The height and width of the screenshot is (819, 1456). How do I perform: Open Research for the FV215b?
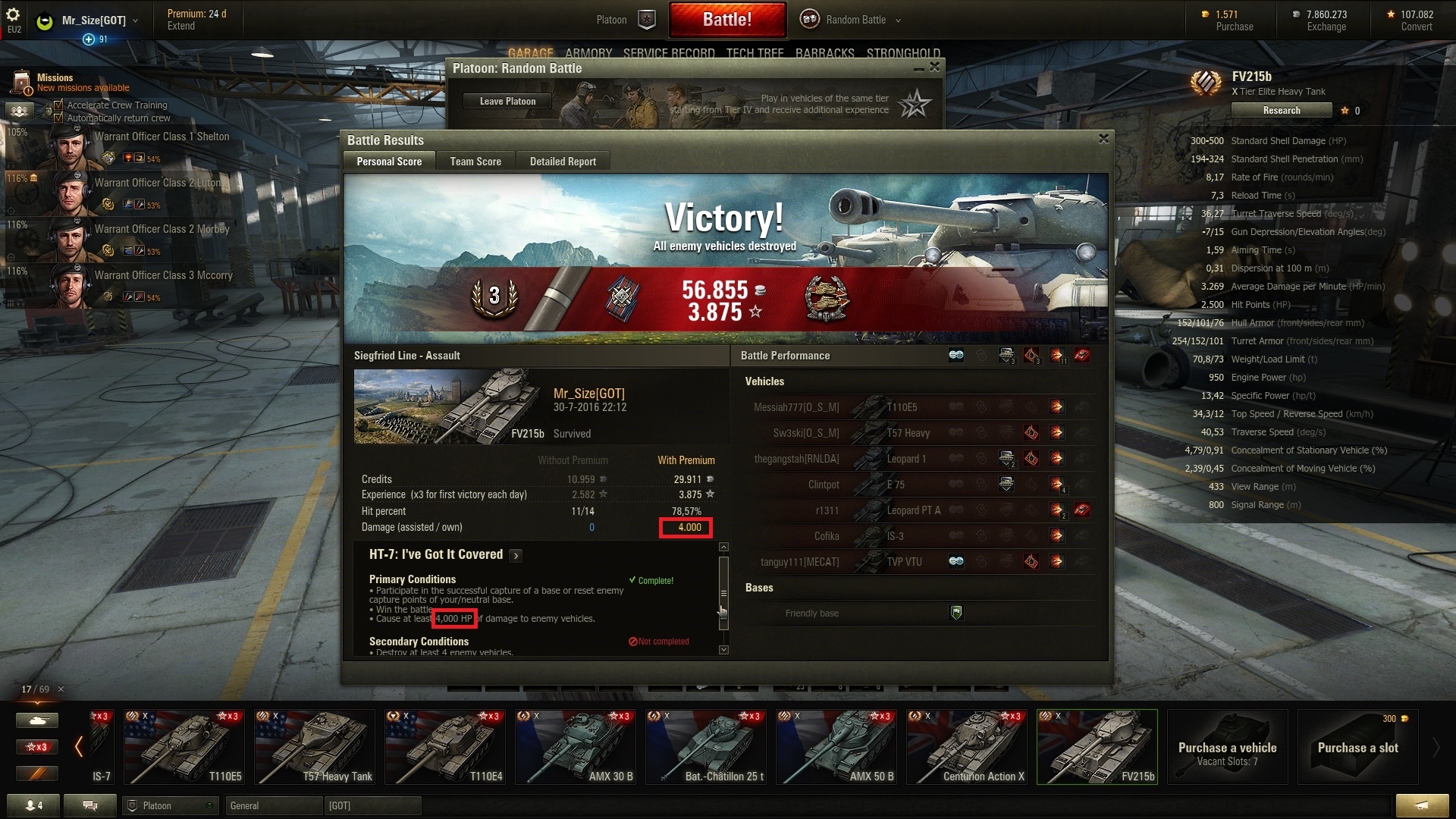pos(1281,111)
